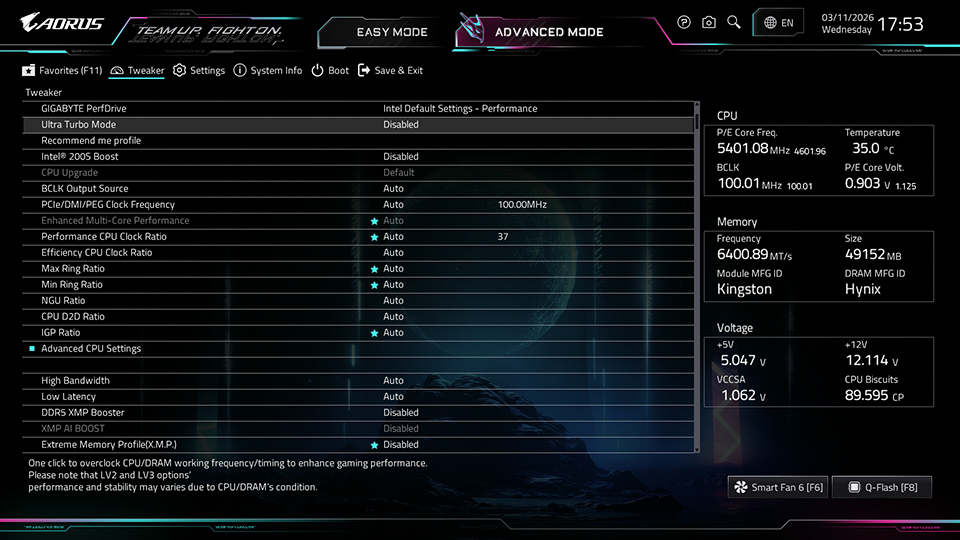The width and height of the screenshot is (960, 540).
Task: Open the Save & Exit tab
Action: coord(390,71)
